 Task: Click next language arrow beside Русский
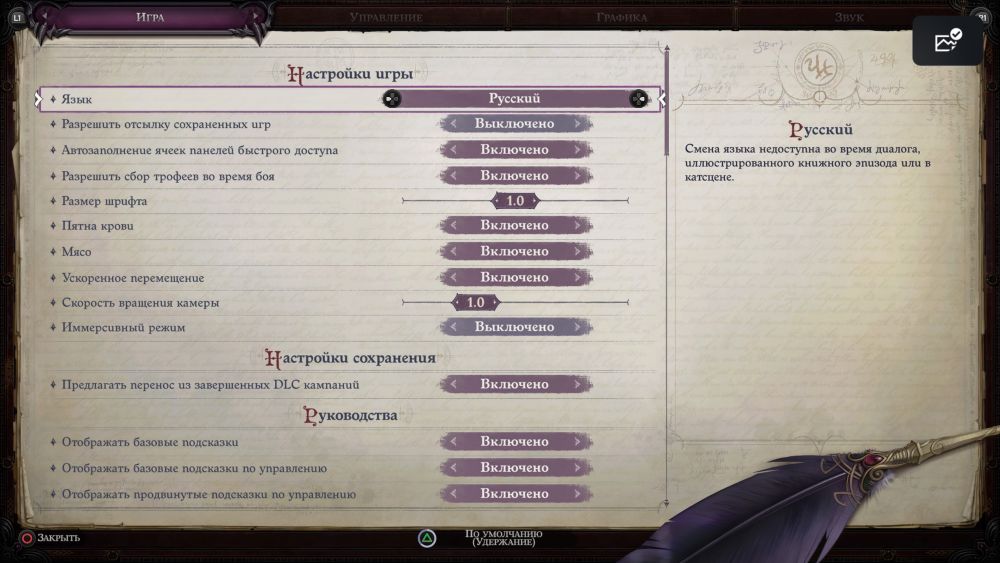pyautogui.click(x=637, y=98)
